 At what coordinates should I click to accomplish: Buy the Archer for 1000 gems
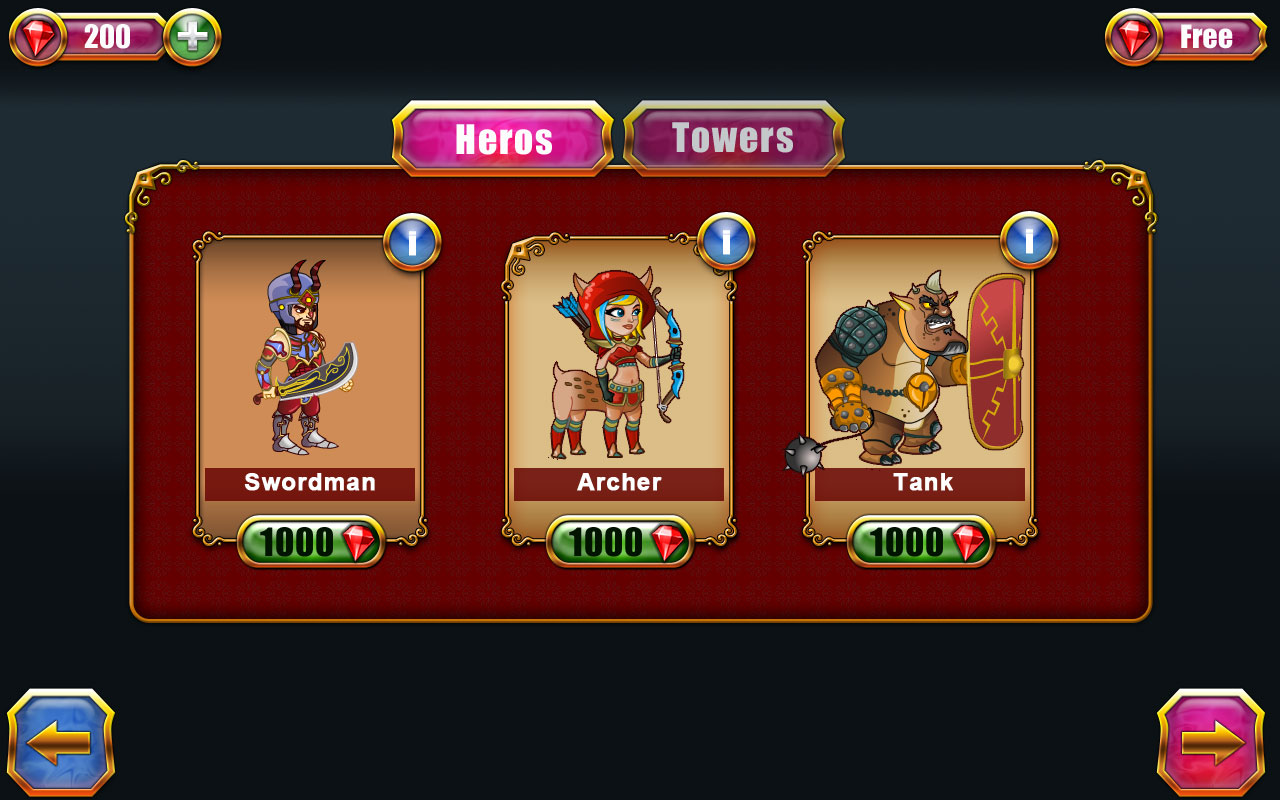click(x=619, y=541)
